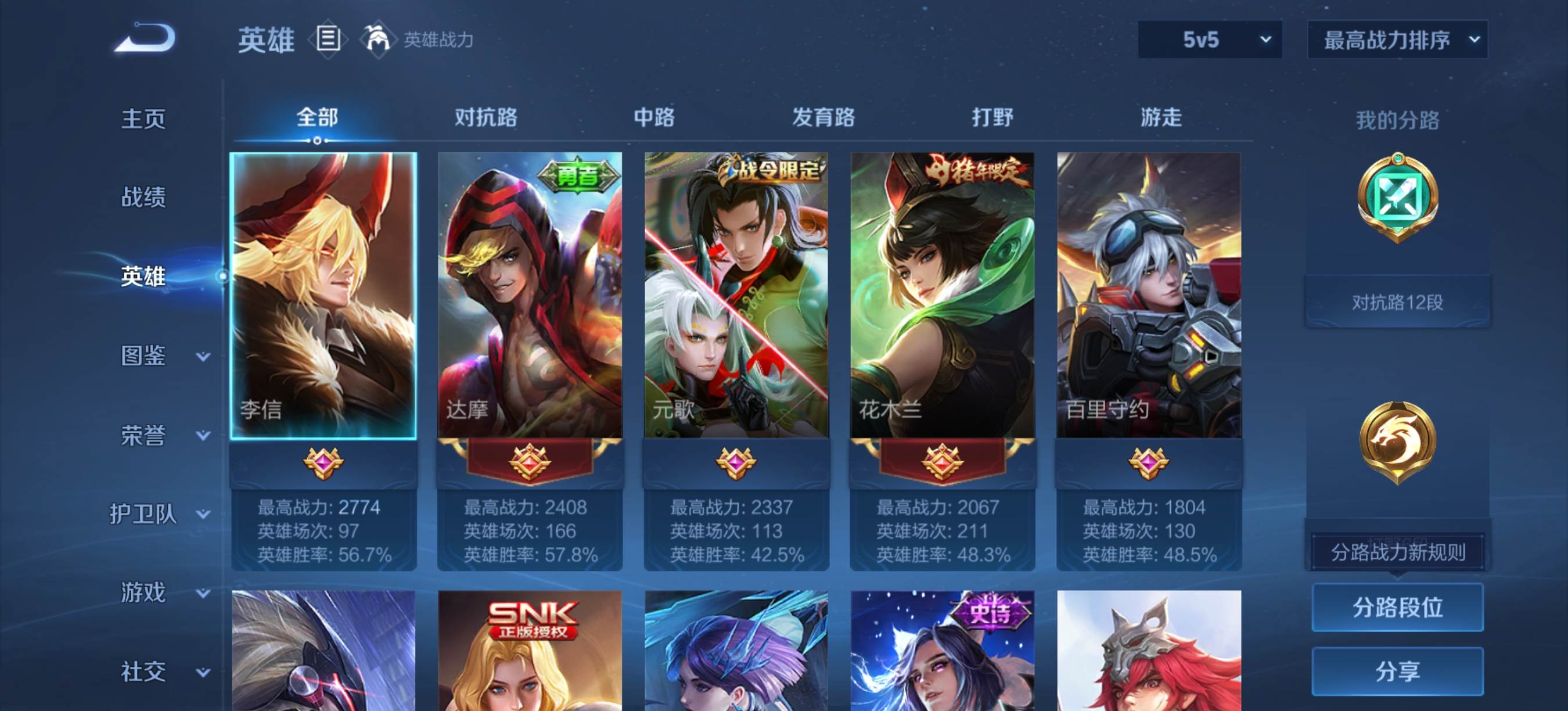
Task: Open the hero list icon beside 英雄 title
Action: tap(327, 39)
